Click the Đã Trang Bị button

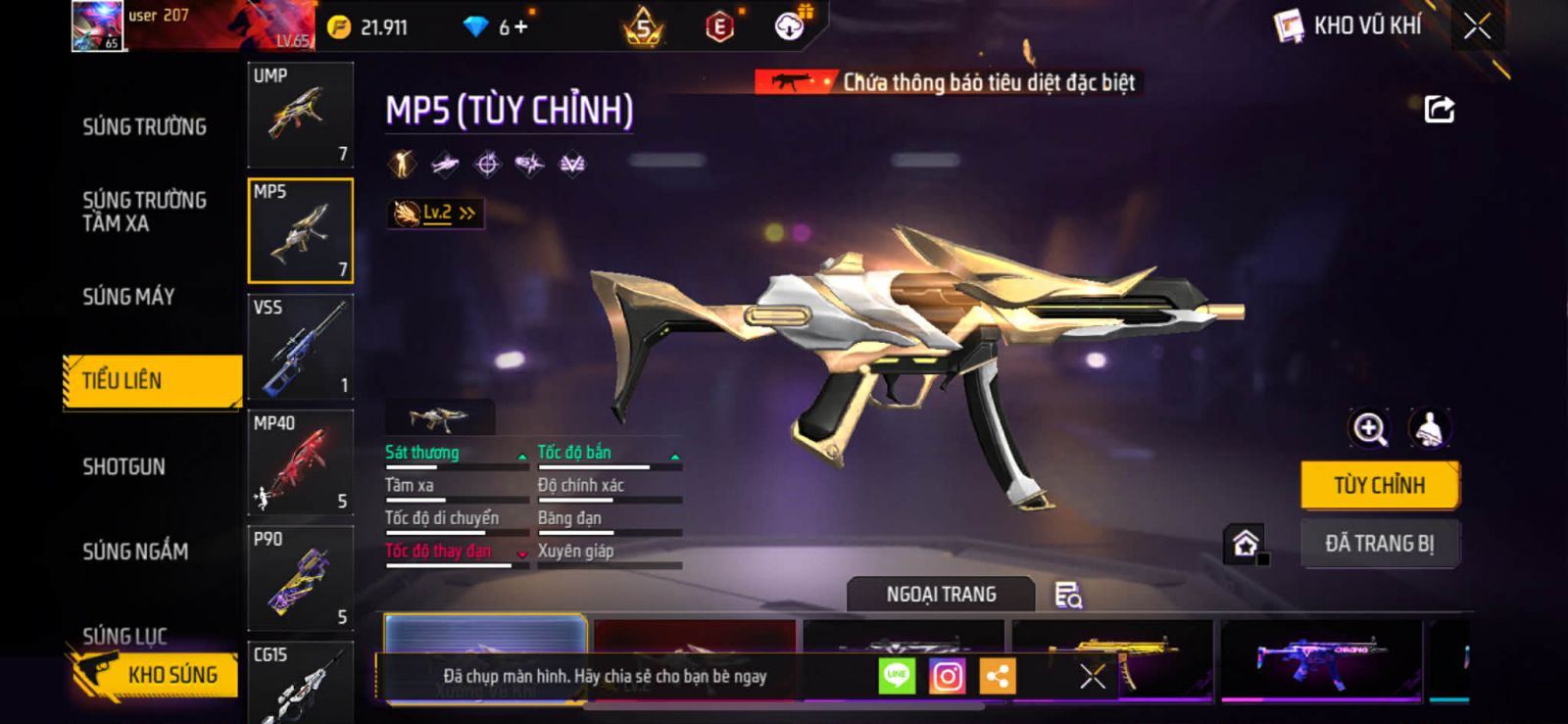tap(1379, 543)
